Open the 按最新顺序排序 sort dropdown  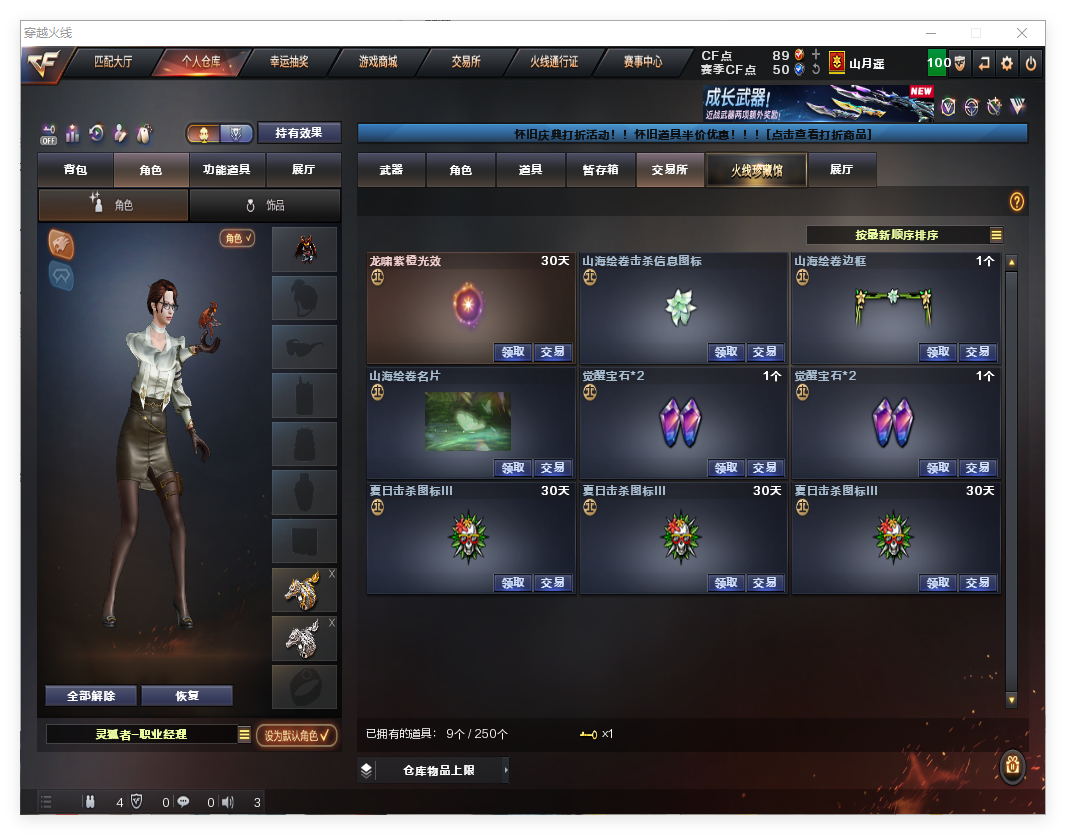tap(905, 235)
